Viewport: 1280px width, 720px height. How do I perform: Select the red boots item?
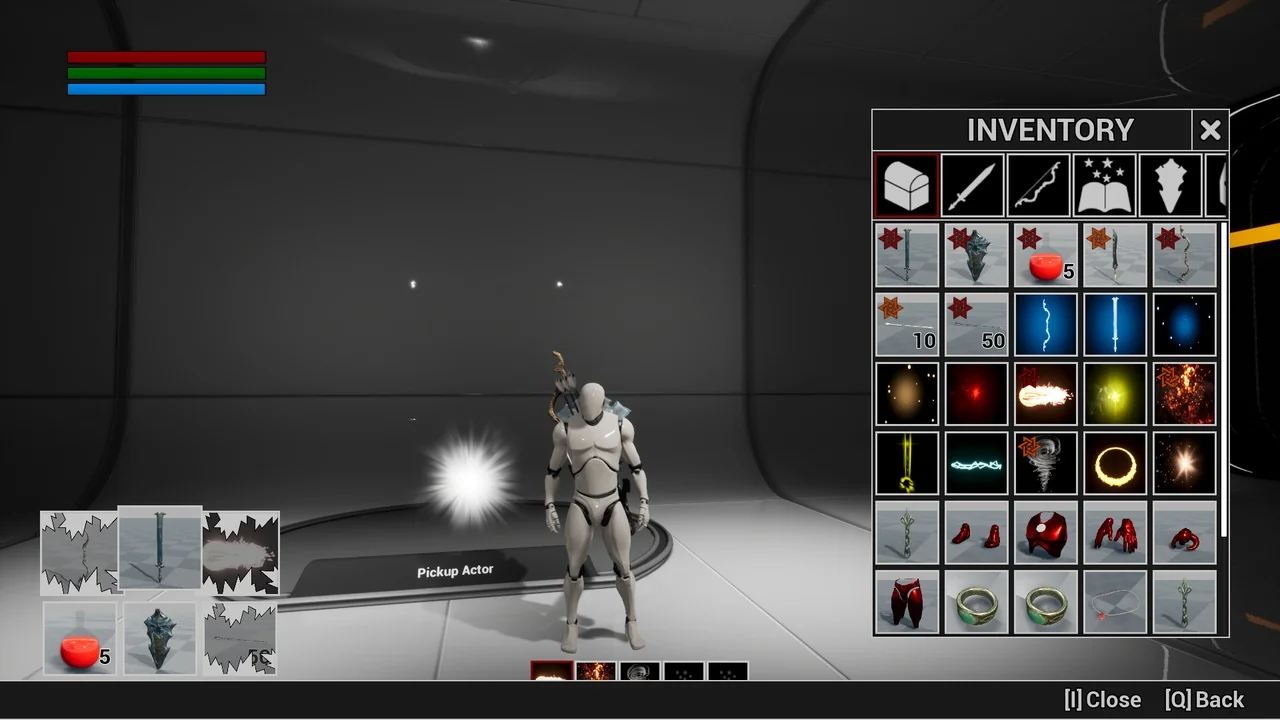pos(976,533)
